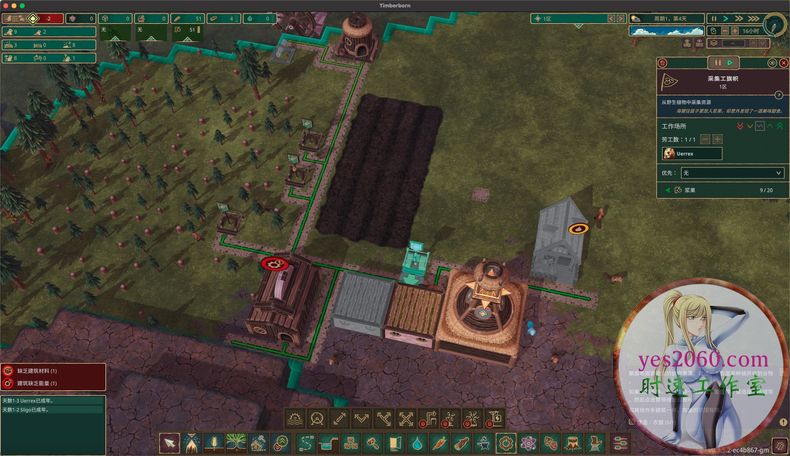Open the buildings lacking power alert
The image size is (790, 456).
[44, 383]
